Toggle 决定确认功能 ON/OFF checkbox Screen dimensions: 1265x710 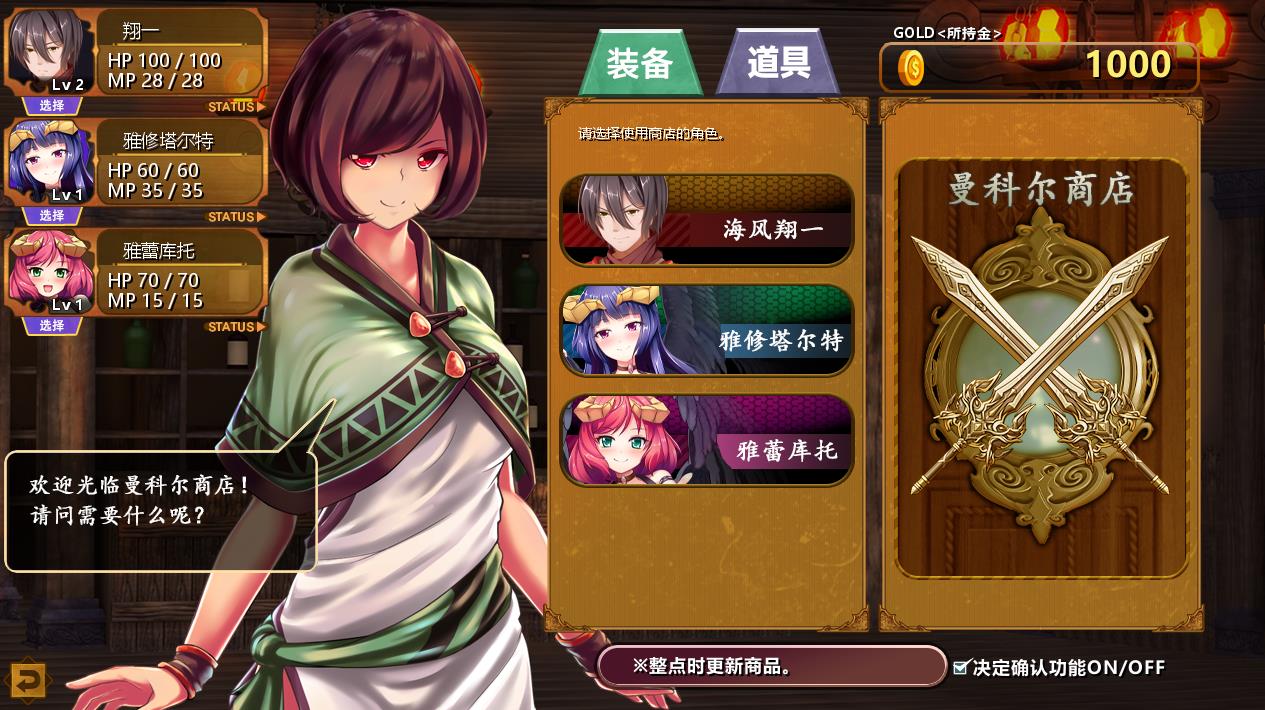tap(961, 667)
